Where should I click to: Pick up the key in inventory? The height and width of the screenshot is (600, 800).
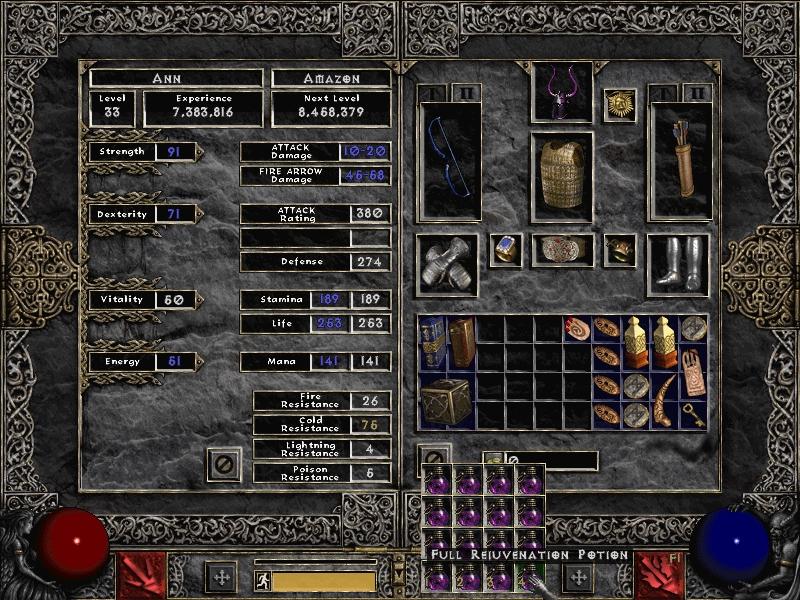pos(694,416)
